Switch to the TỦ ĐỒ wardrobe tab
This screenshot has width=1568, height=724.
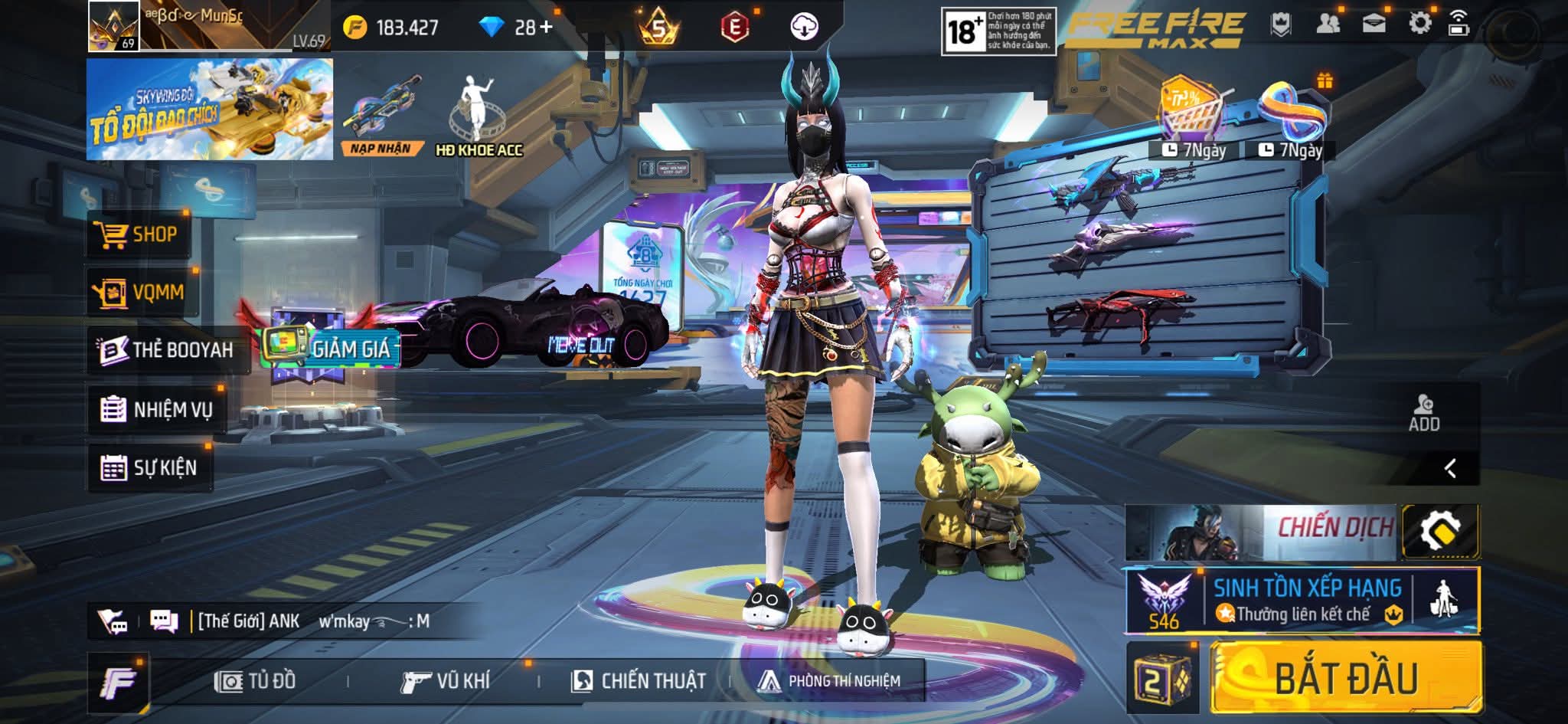256,681
